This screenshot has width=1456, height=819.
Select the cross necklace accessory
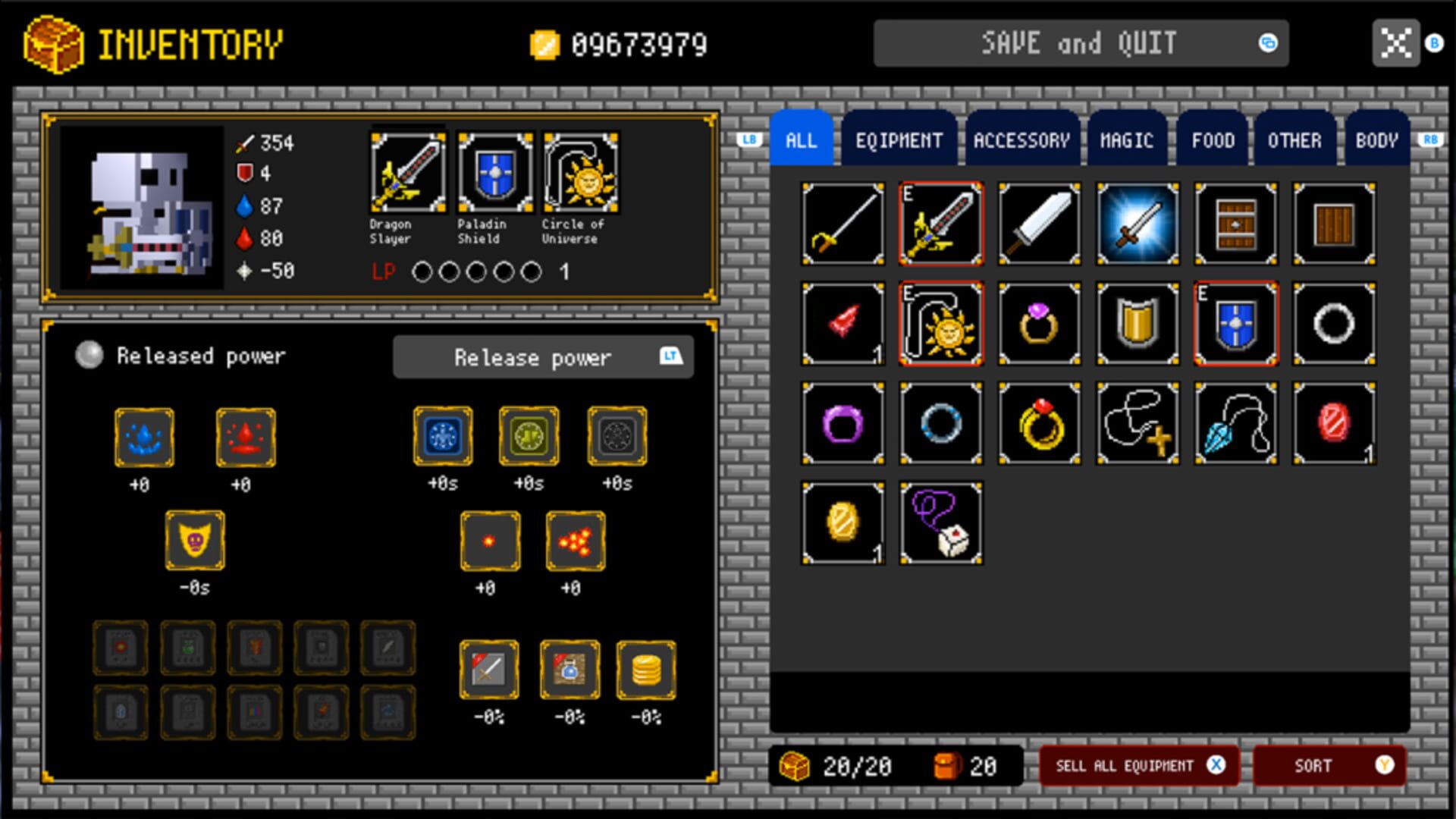point(1137,422)
